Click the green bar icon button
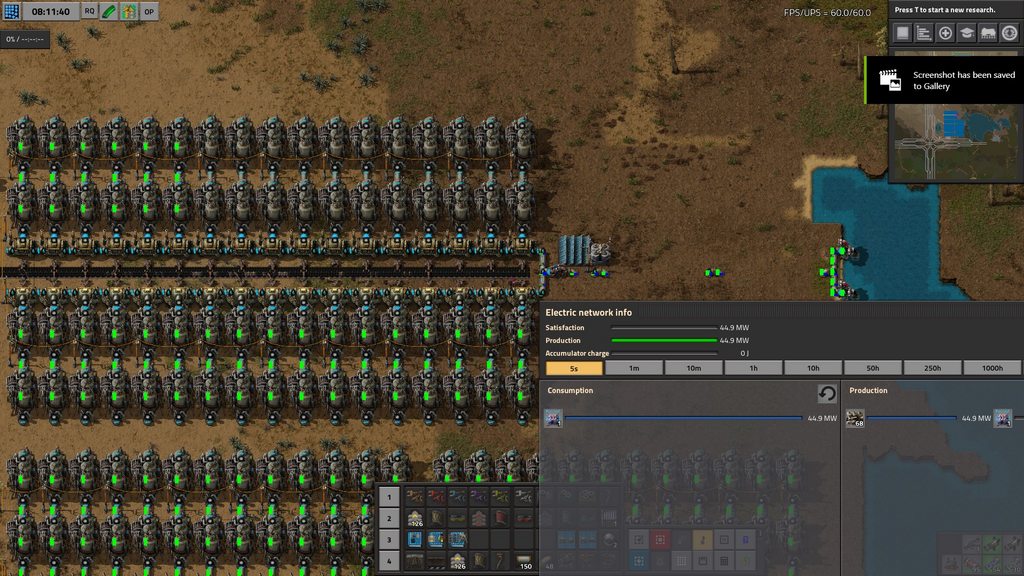The height and width of the screenshot is (576, 1024). (109, 11)
